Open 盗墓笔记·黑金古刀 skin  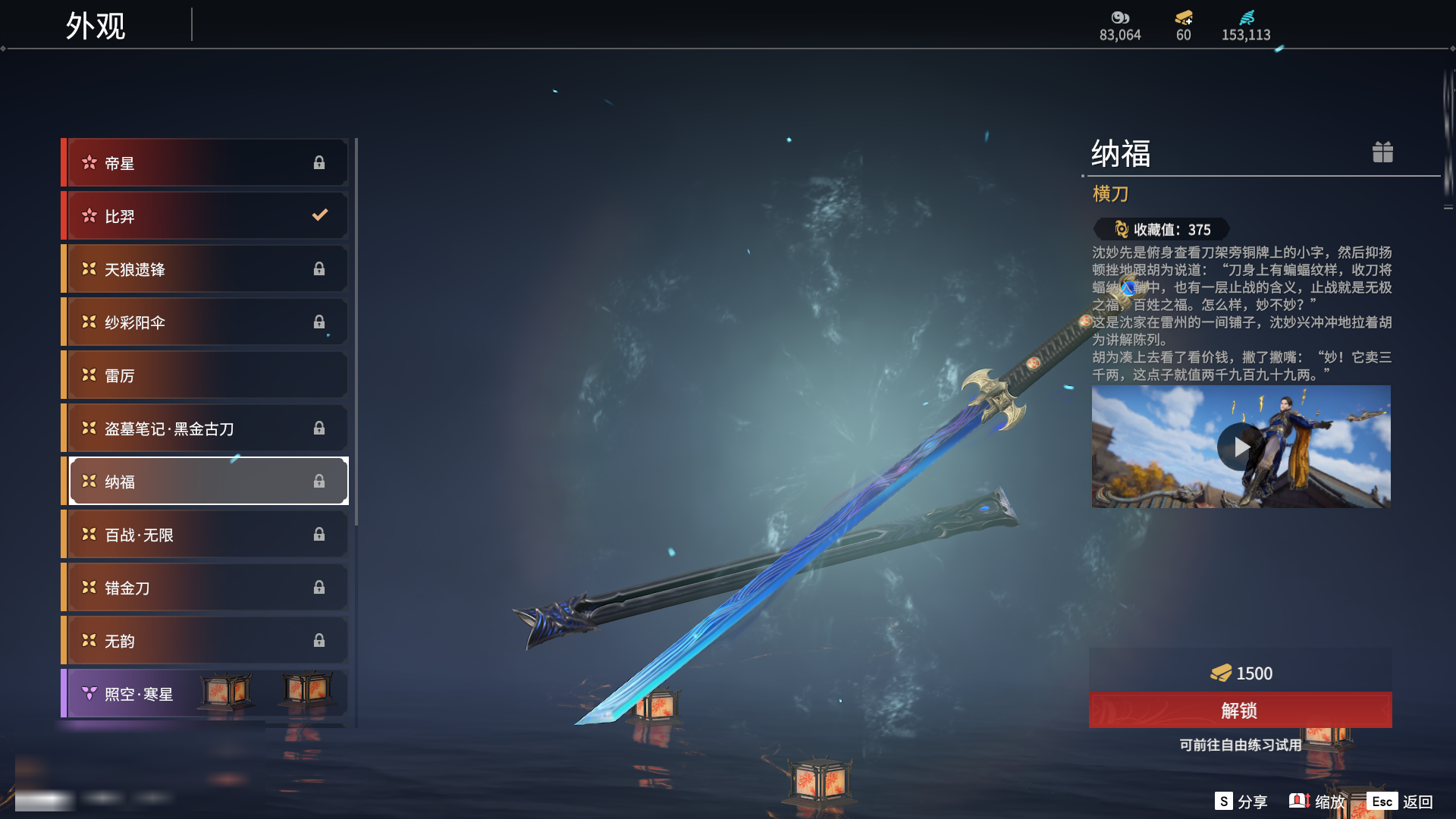[x=206, y=428]
